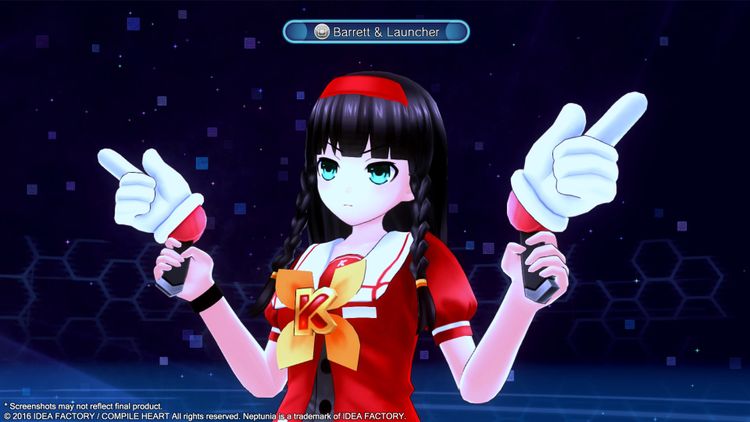750x422 pixels.
Task: Click the Barrett & Launcher skill banner
Action: coord(376,32)
